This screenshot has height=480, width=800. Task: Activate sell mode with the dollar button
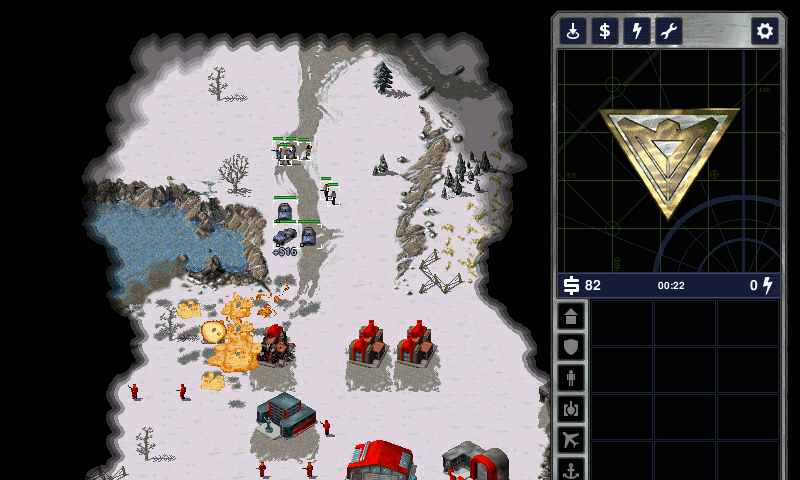click(605, 31)
